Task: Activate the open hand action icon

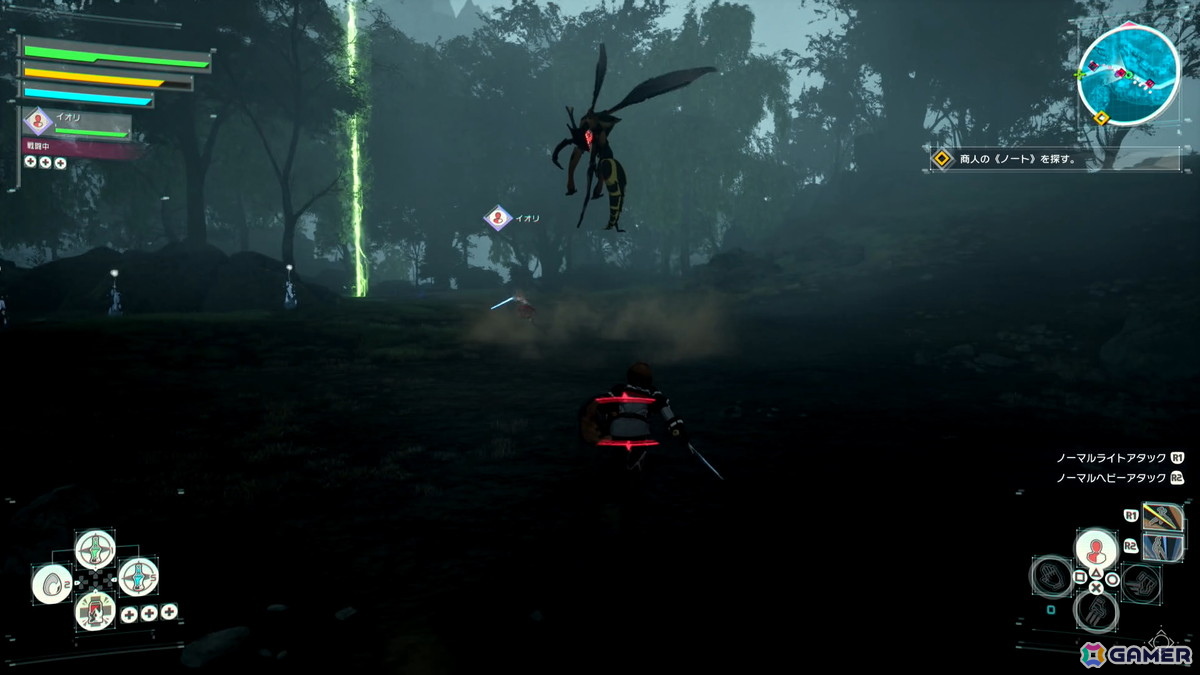Action: (1052, 577)
